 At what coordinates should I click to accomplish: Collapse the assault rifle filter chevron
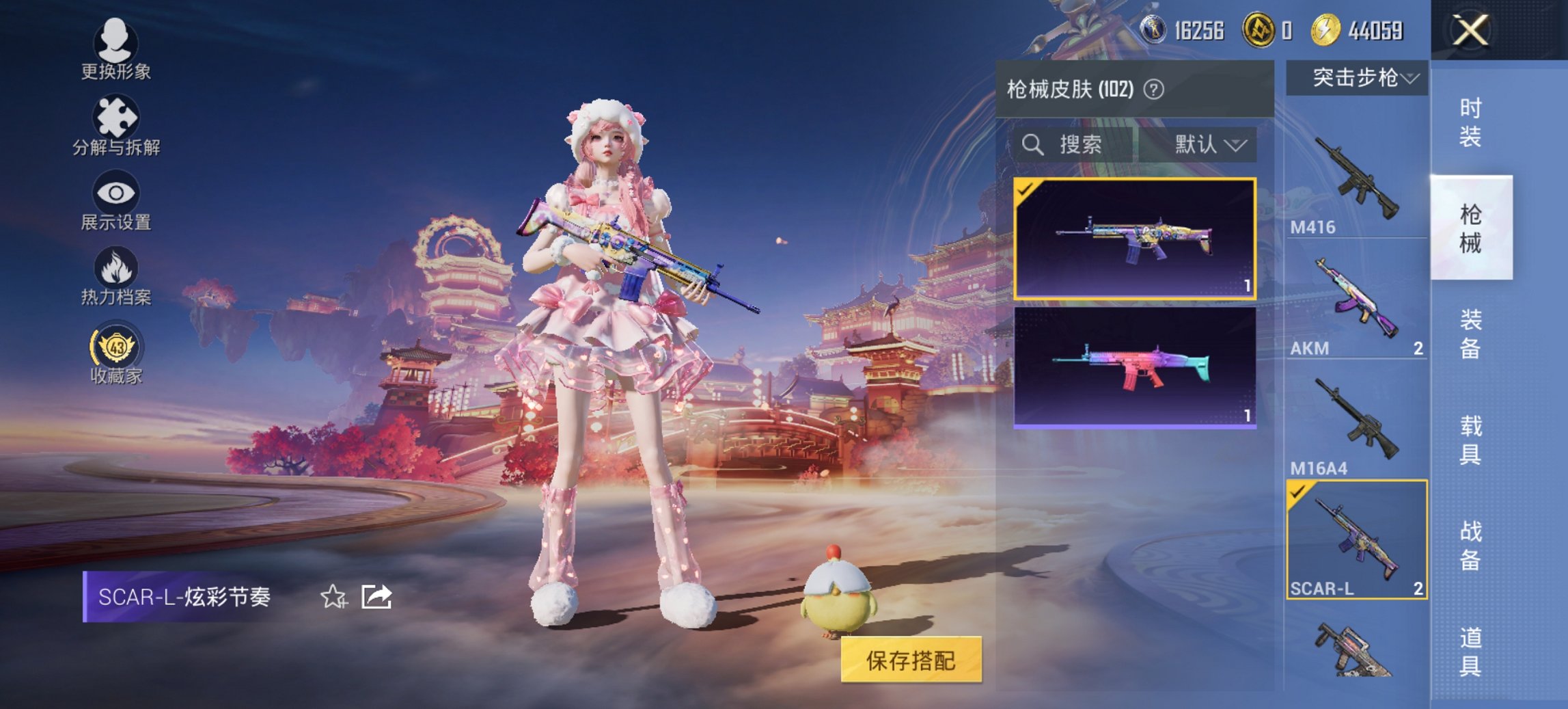[x=1411, y=77]
